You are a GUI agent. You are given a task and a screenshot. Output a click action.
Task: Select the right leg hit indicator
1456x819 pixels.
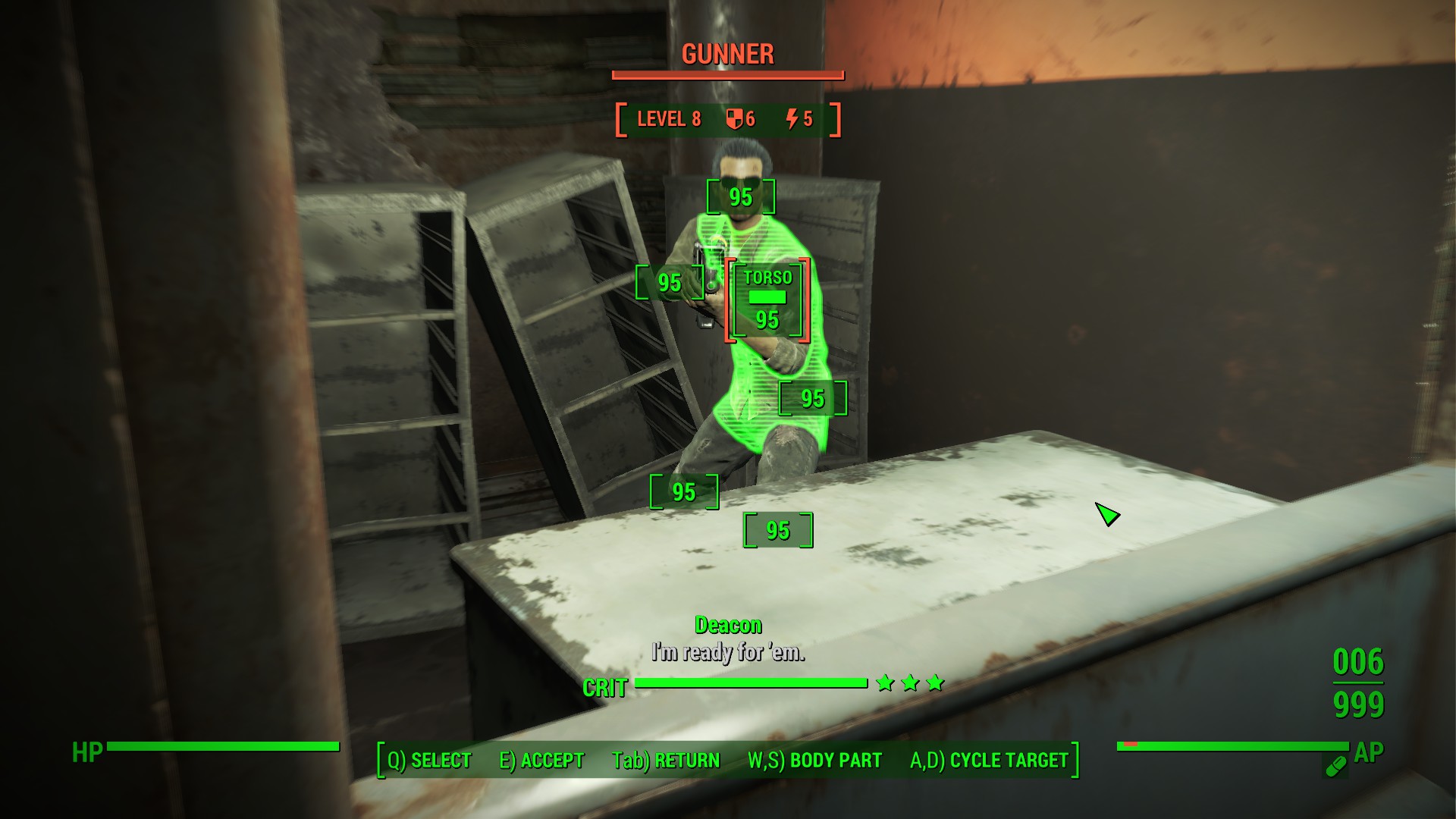coord(683,492)
